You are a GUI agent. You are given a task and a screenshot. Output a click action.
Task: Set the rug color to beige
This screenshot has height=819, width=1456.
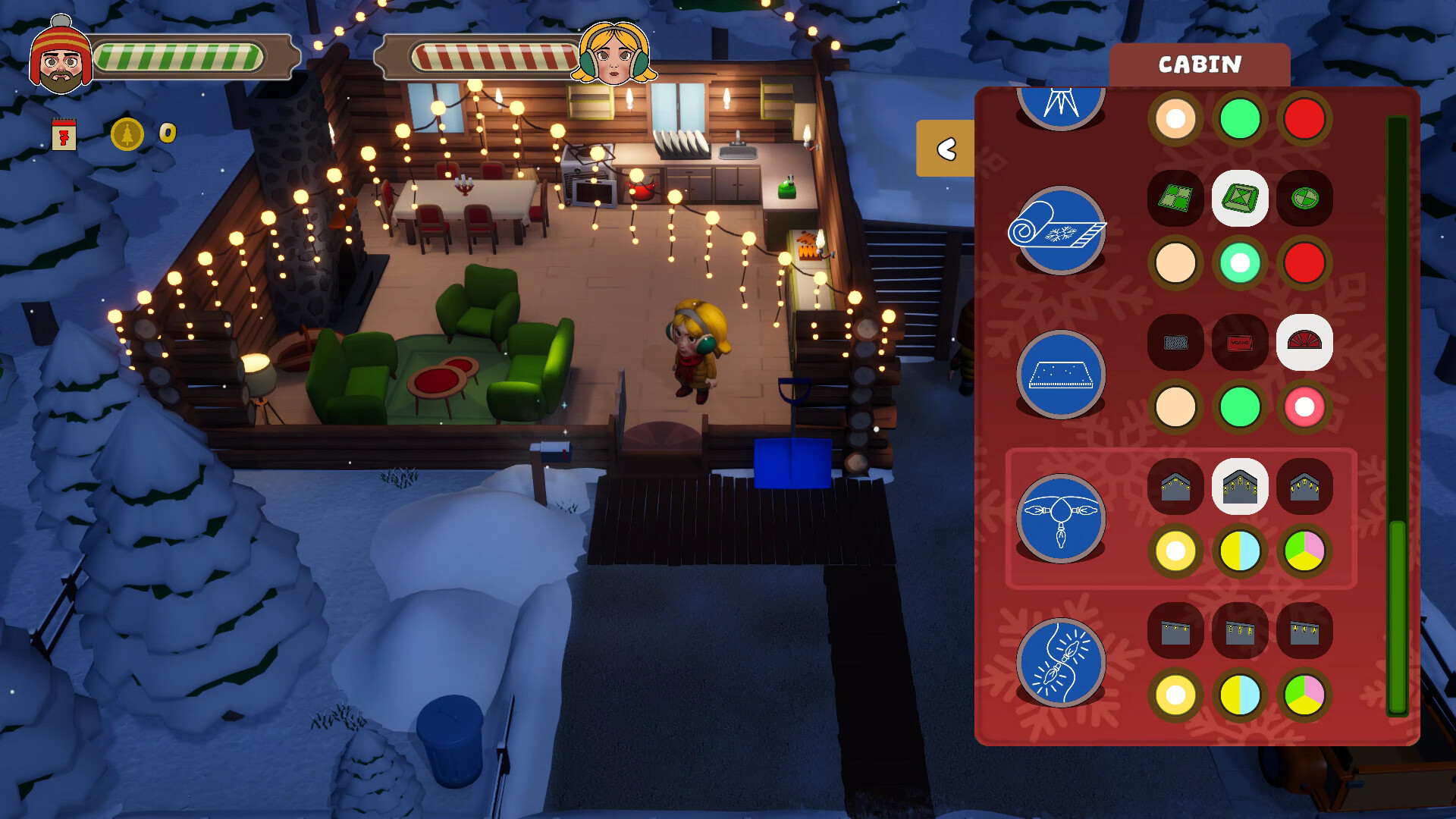tap(1175, 263)
